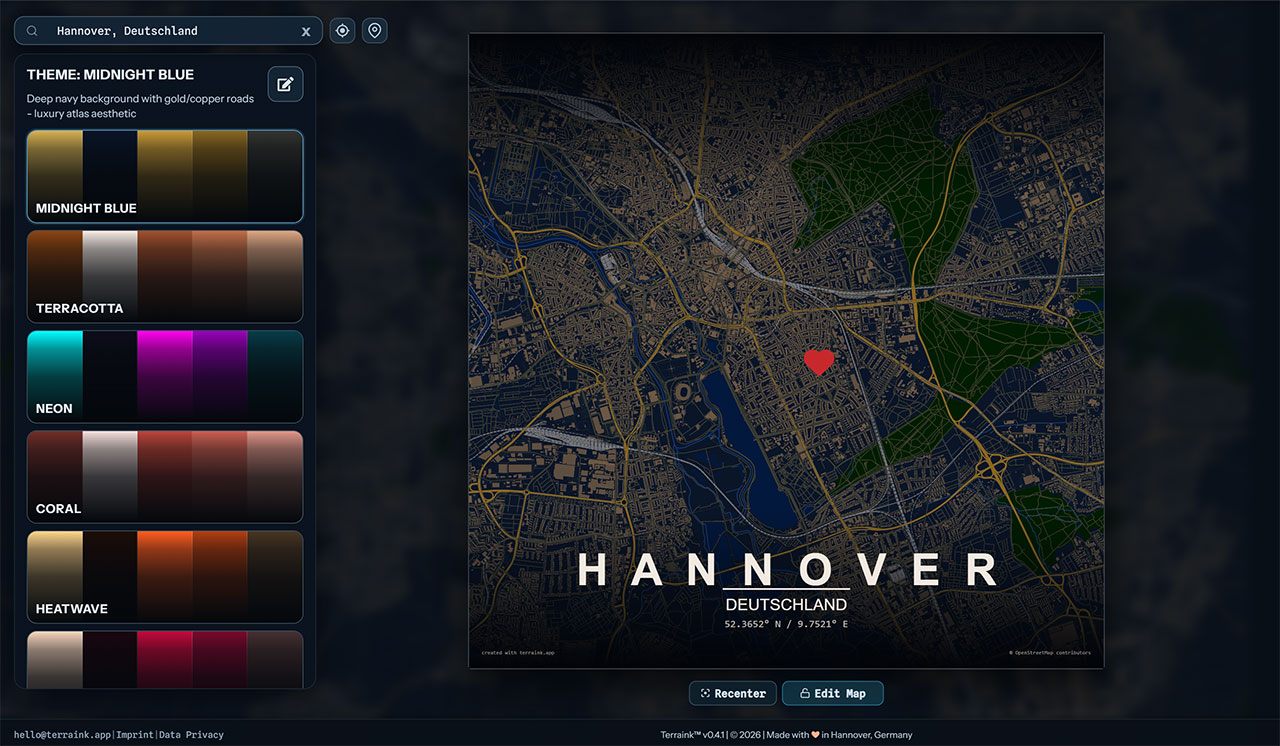Click the Hannover, Deutschland search field
This screenshot has width=1280, height=746.
coord(170,31)
